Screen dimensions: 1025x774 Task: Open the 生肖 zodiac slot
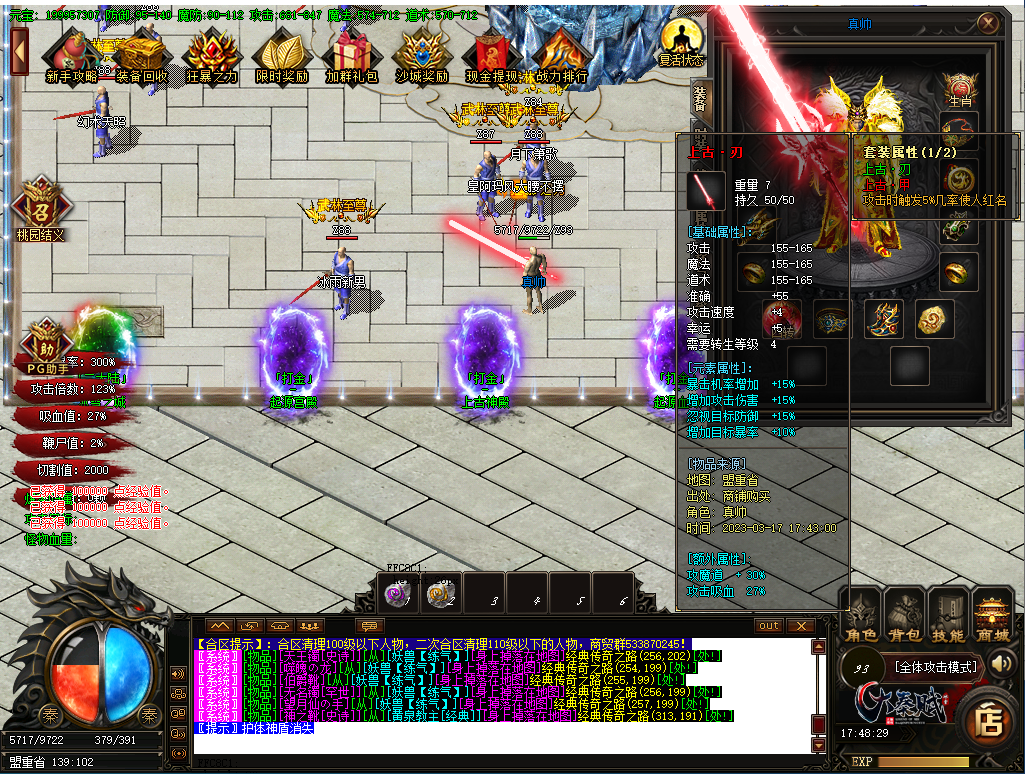[960, 90]
